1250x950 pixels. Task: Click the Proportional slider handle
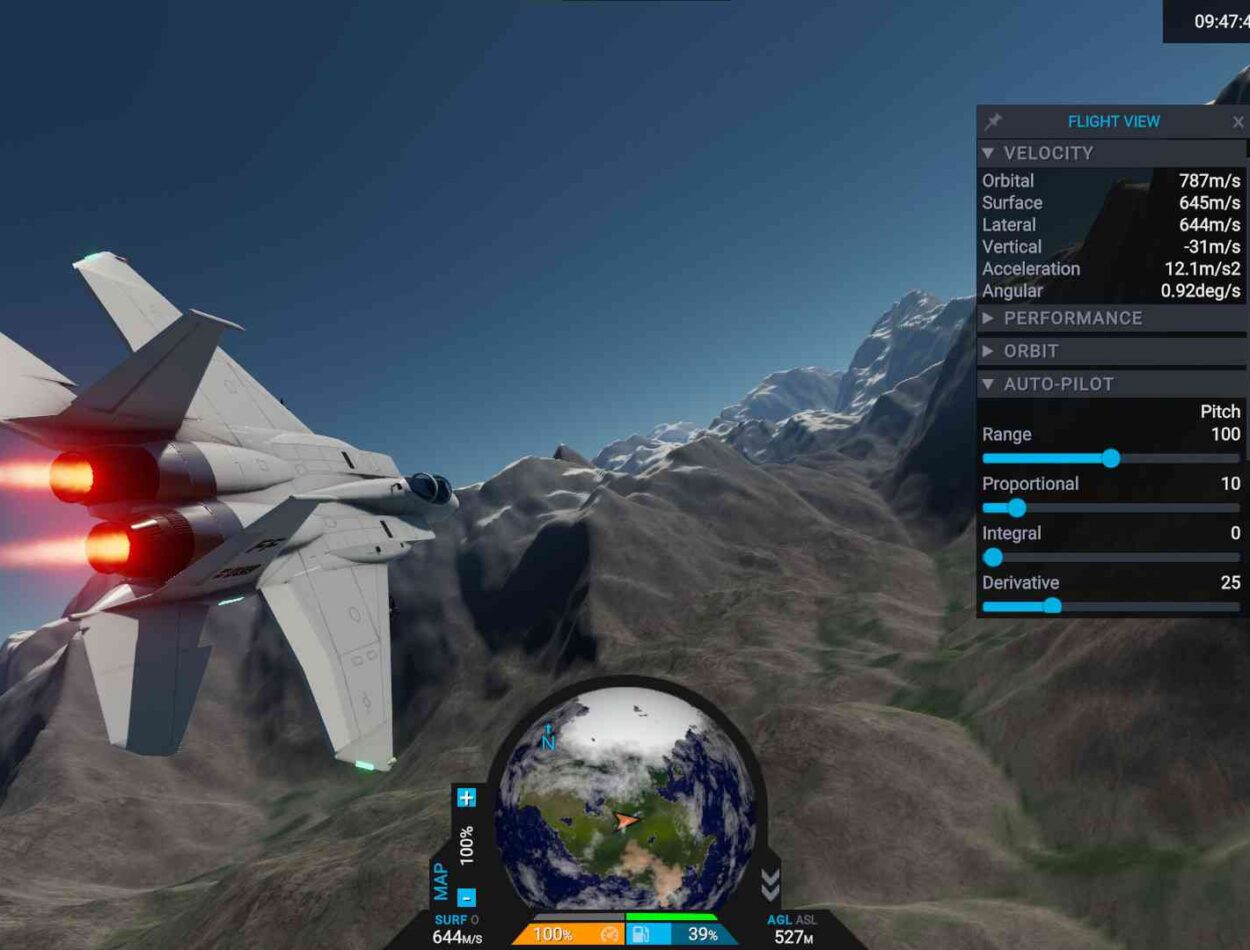1017,508
